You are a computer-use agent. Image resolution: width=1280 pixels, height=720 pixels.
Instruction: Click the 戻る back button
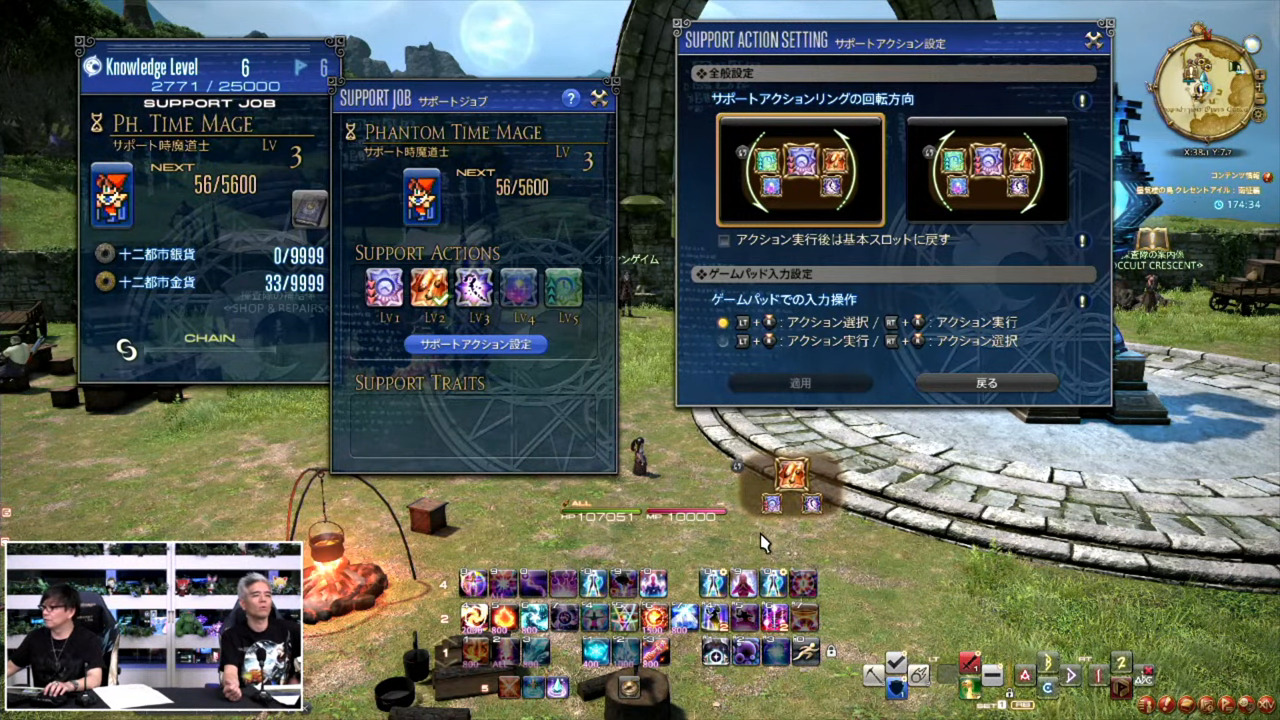[x=987, y=383]
